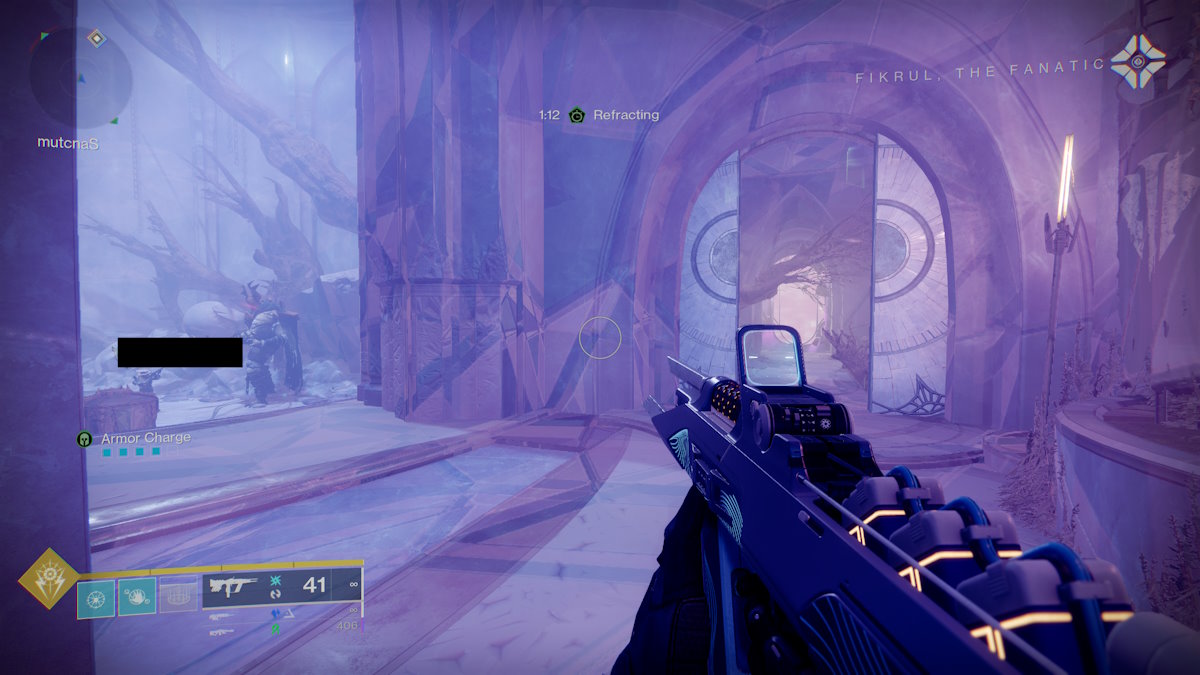
Task: Select the diamond objective marker on the radar
Action: click(x=96, y=38)
